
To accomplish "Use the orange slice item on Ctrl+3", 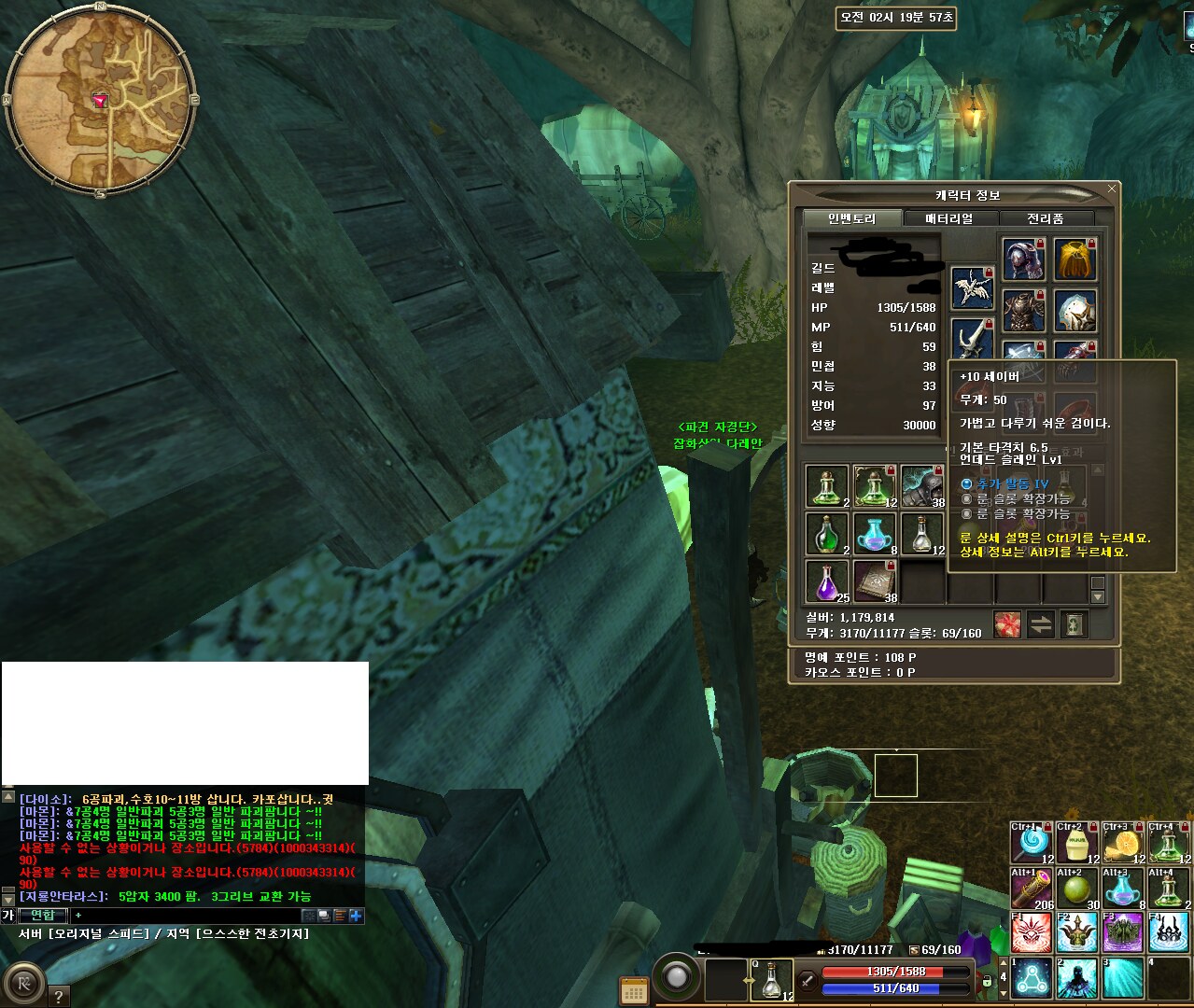I will 1122,843.
